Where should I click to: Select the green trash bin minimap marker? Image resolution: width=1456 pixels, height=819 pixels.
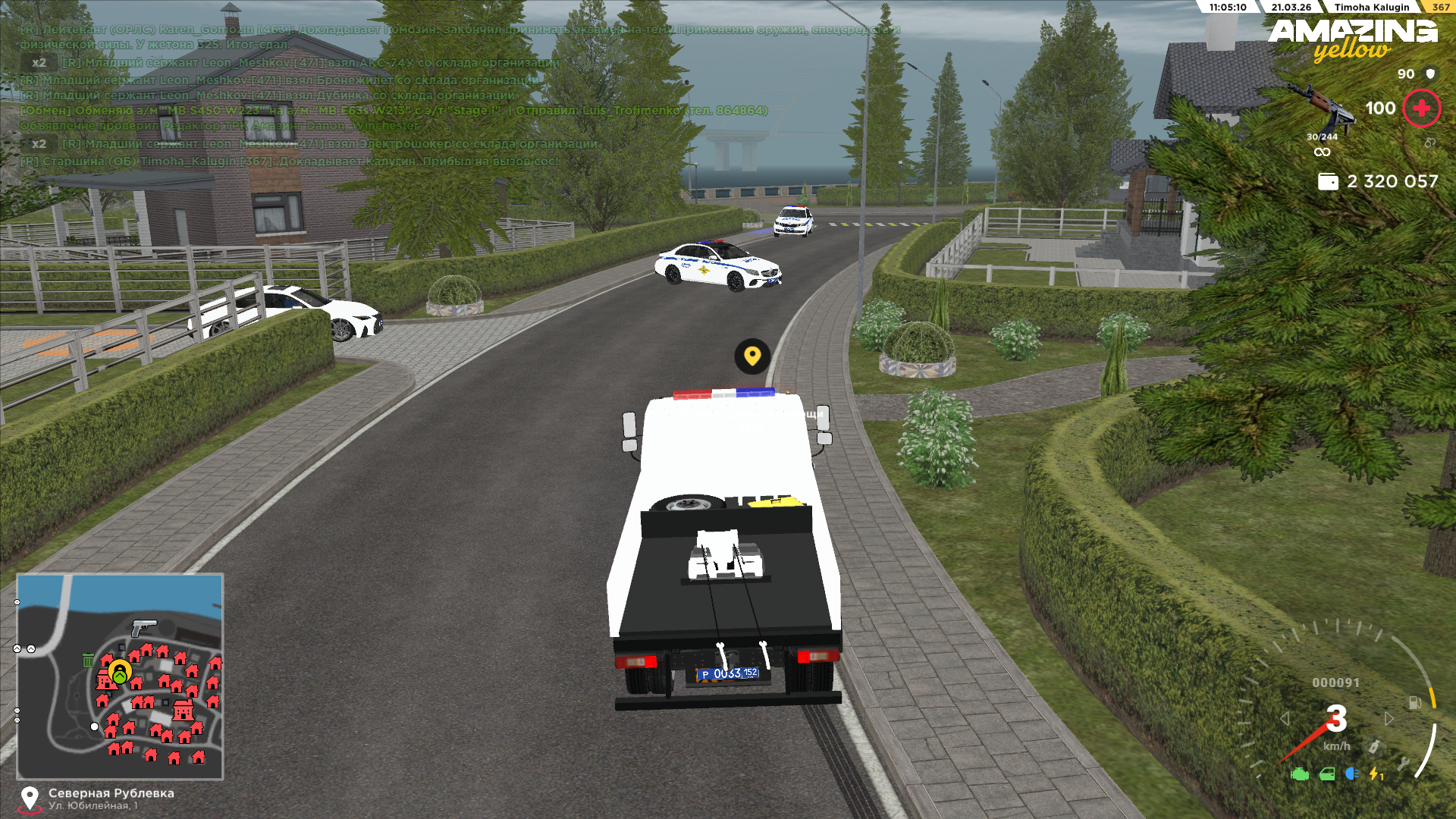[88, 661]
